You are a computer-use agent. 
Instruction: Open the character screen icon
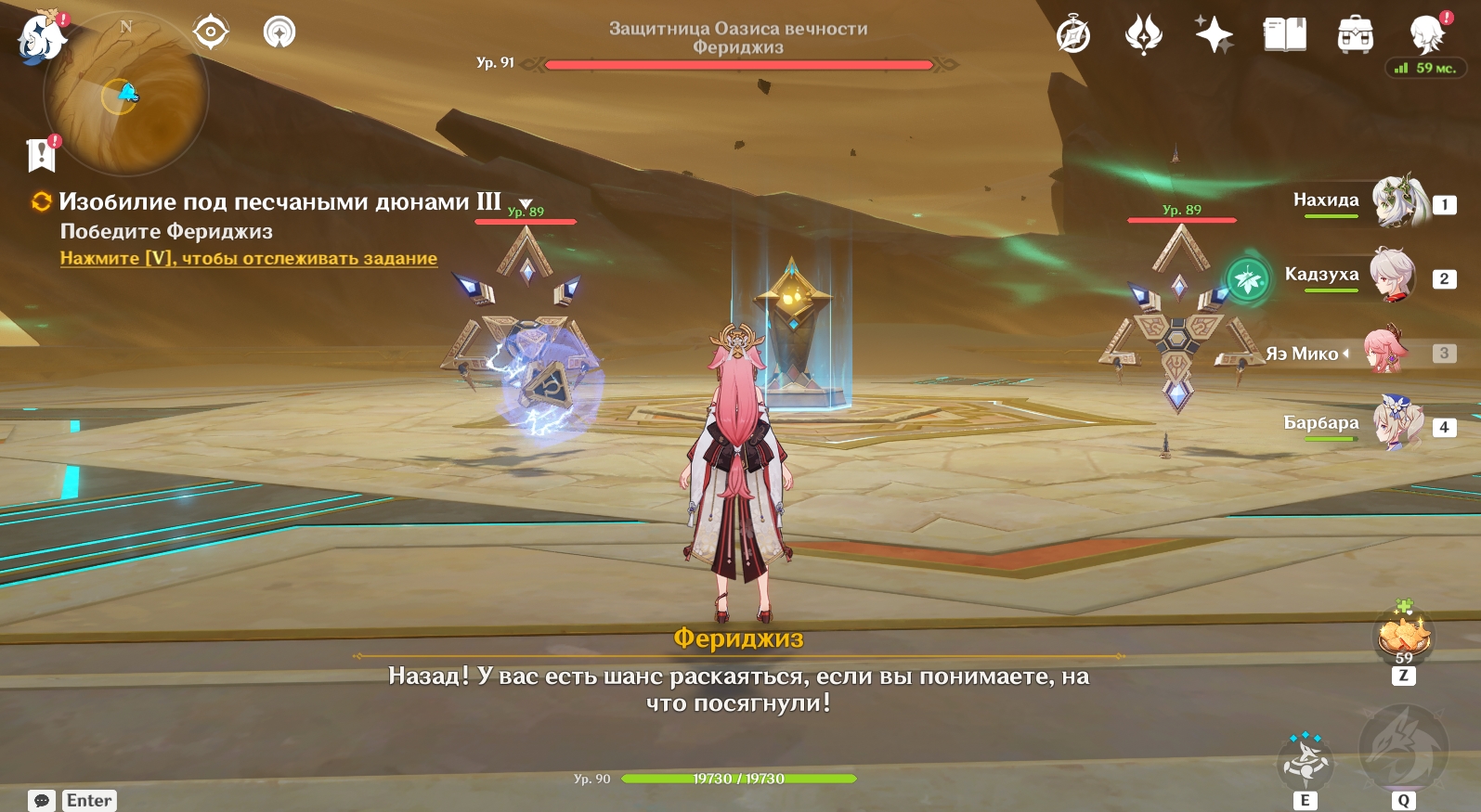point(1426,35)
